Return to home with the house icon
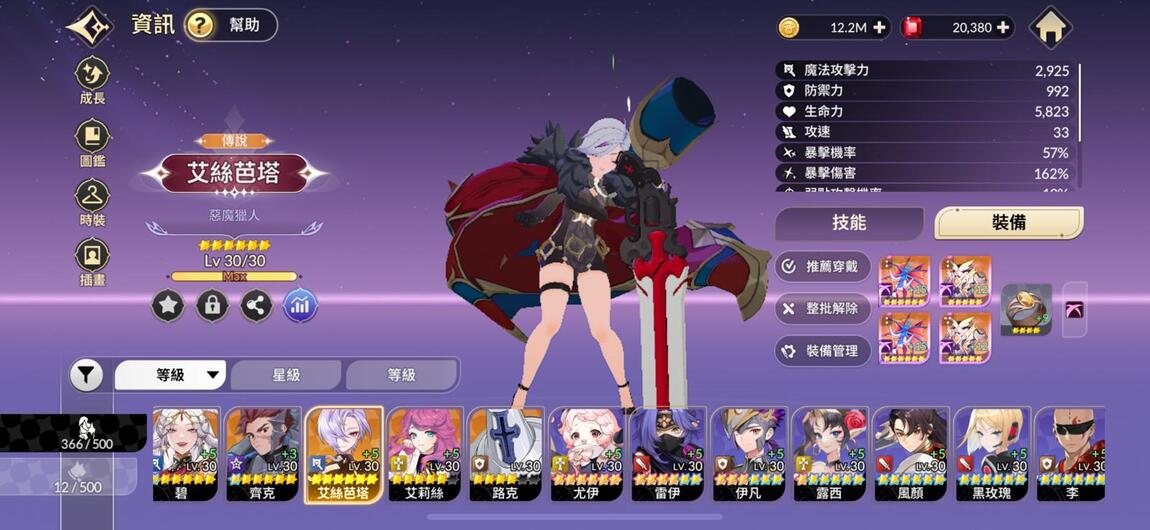The image size is (1150, 530). [1050, 27]
